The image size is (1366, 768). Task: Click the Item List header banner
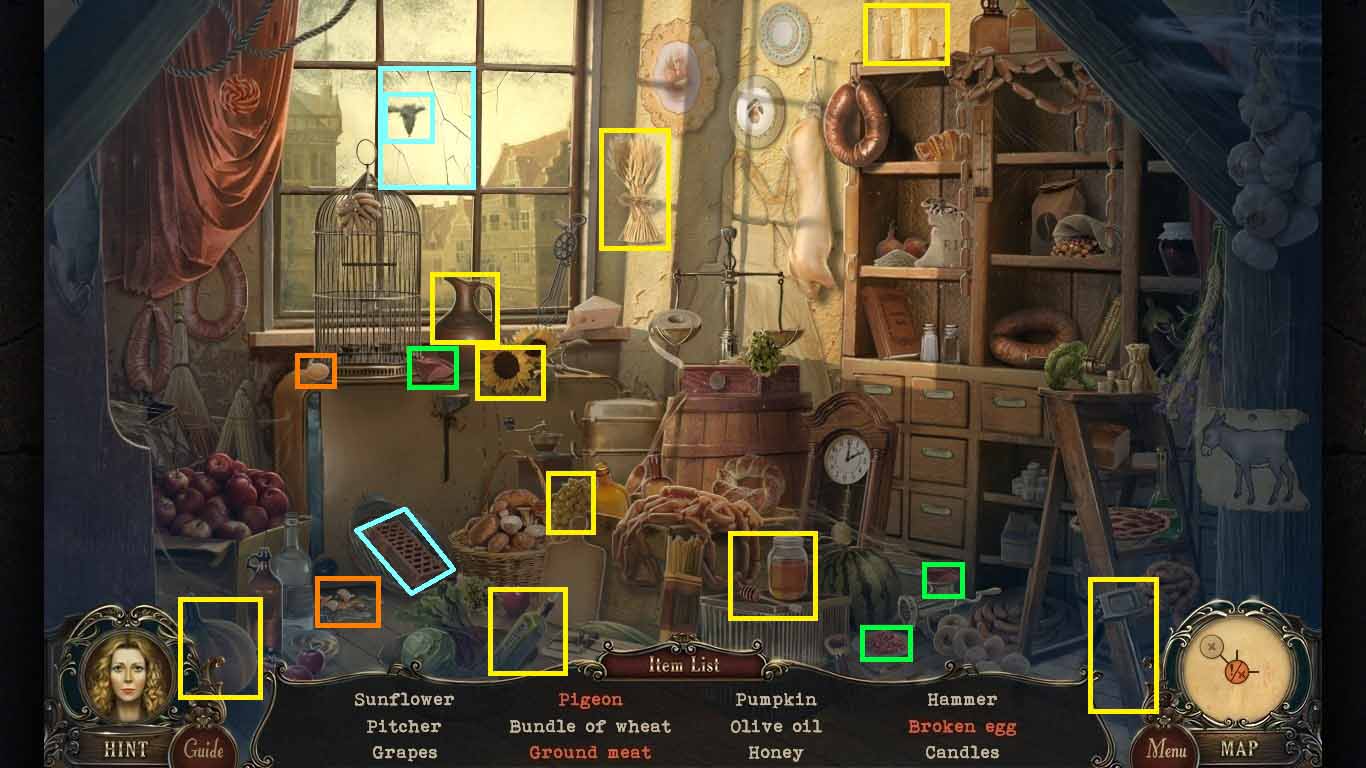[x=683, y=664]
